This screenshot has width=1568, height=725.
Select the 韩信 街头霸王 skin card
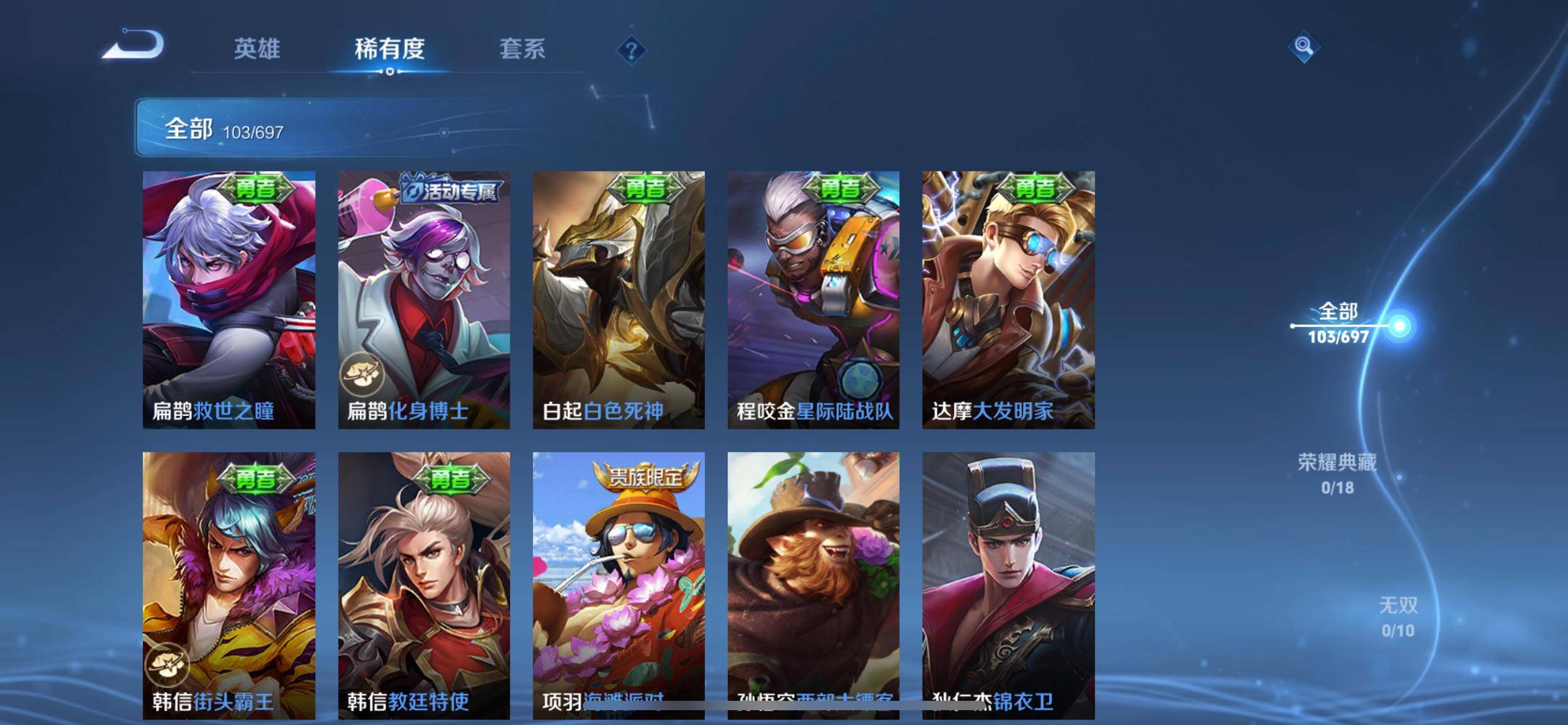(229, 585)
